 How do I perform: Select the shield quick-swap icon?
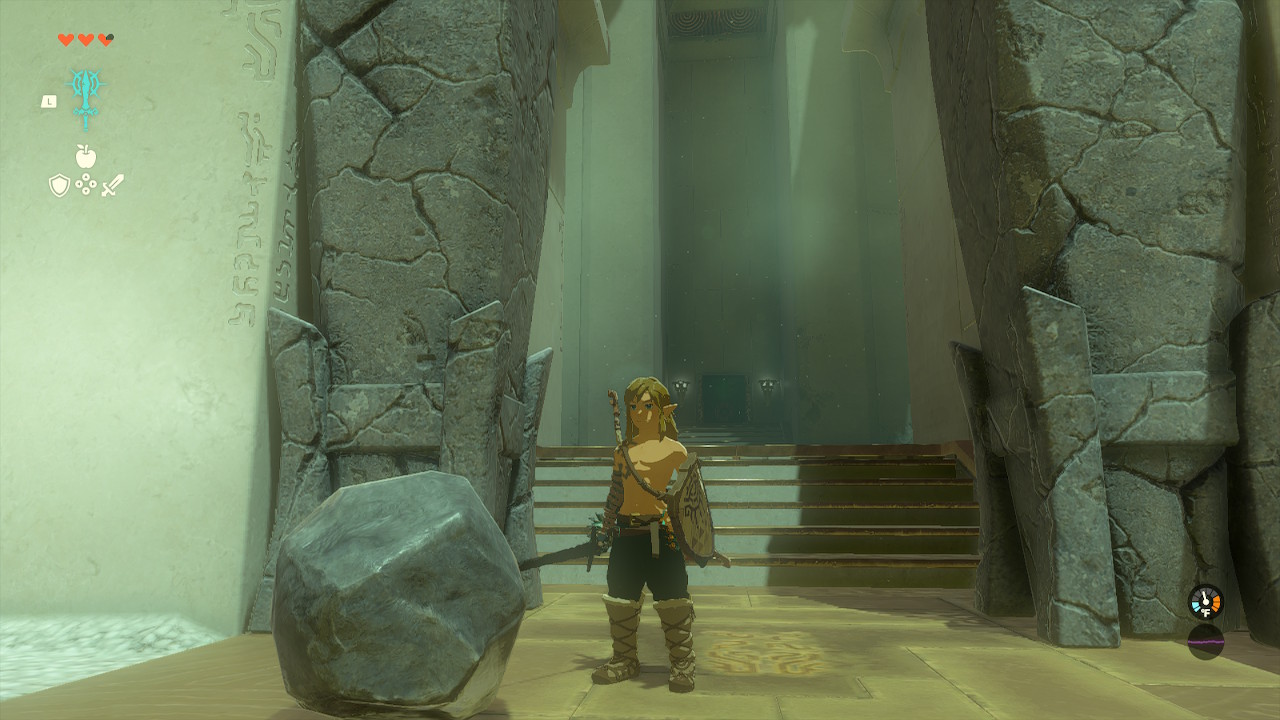point(59,185)
